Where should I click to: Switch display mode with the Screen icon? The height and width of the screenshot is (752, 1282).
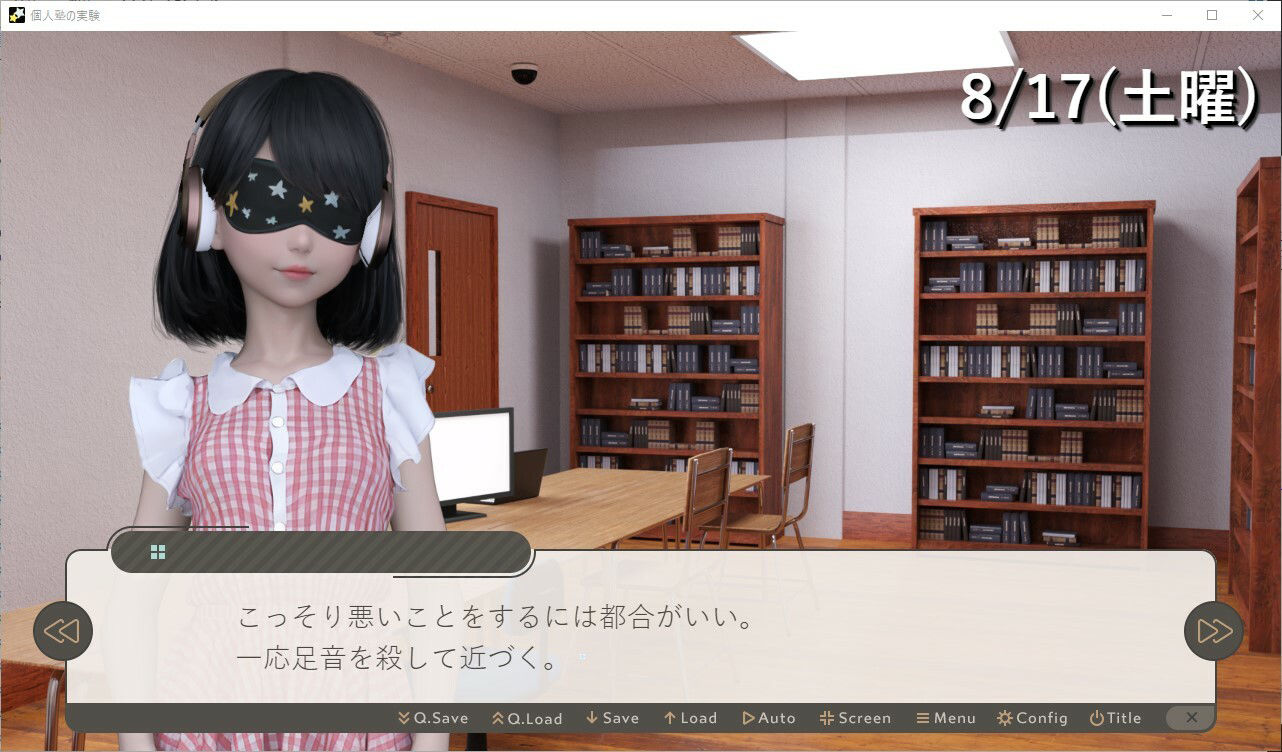coord(827,717)
